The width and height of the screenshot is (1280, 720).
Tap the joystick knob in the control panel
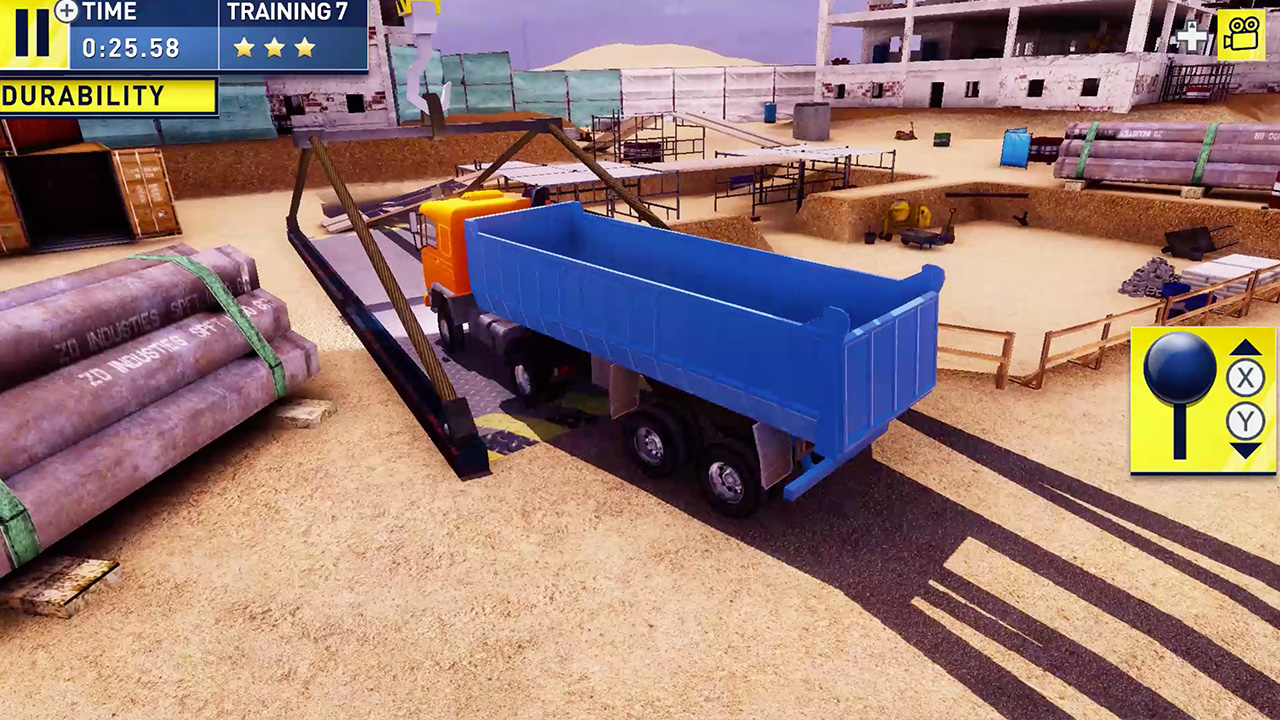coord(1180,366)
